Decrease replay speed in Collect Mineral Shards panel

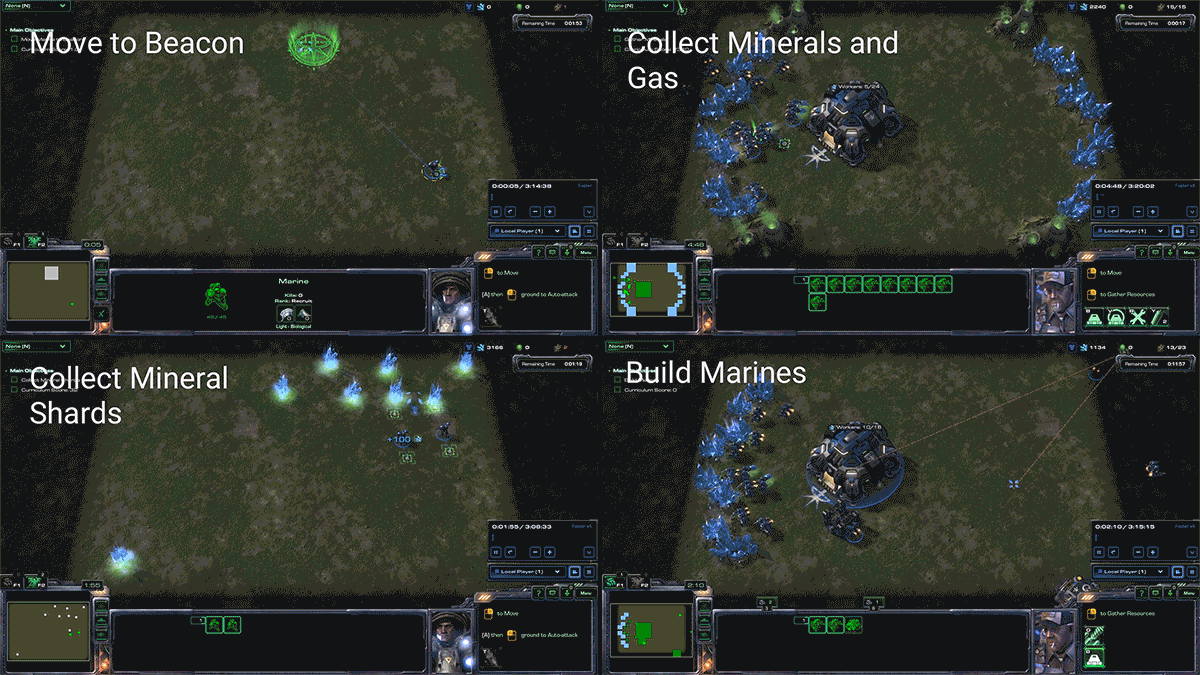tap(535, 551)
